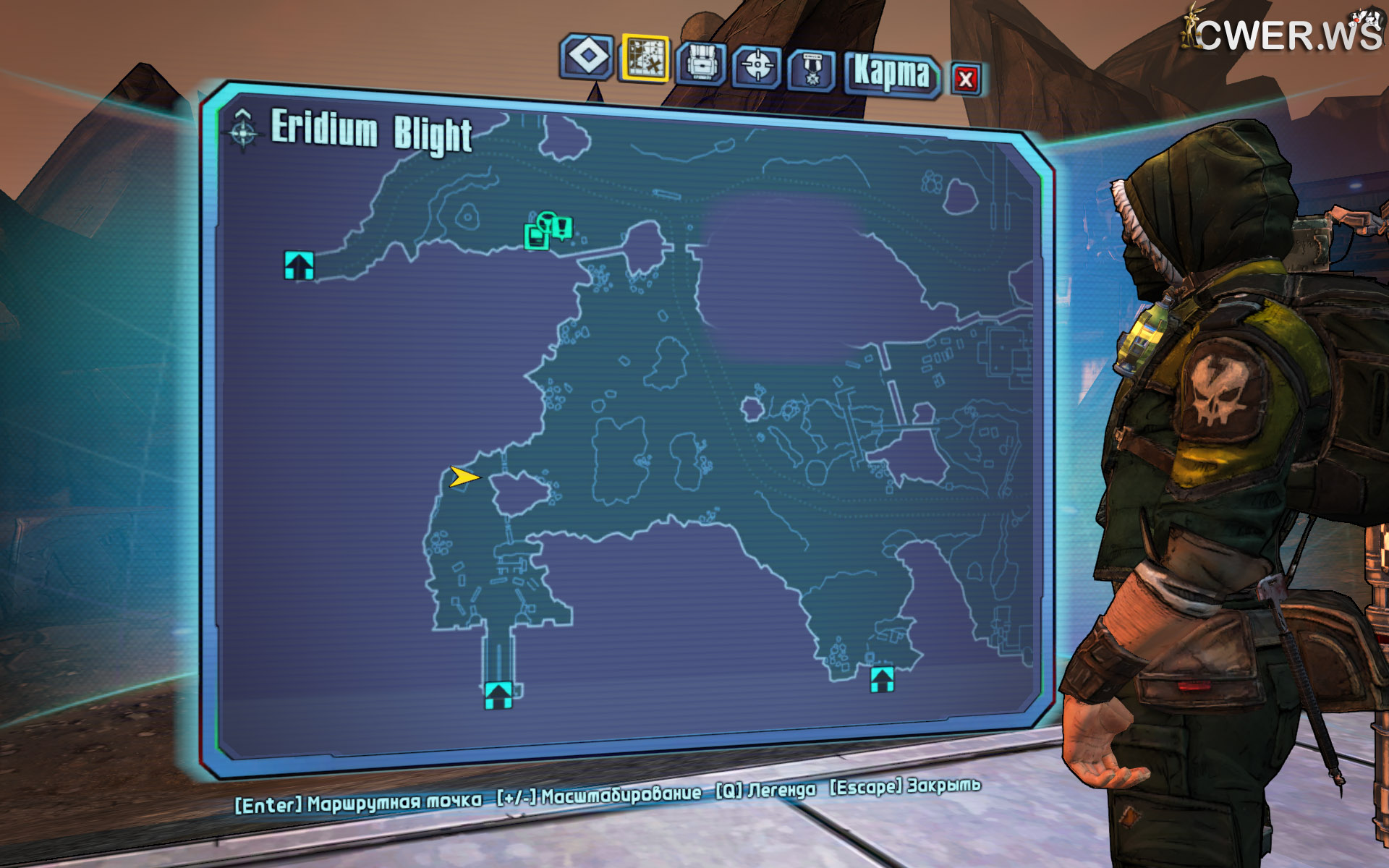Switch to the backpack Inventory tab
This screenshot has width=1389, height=868.
tap(701, 63)
